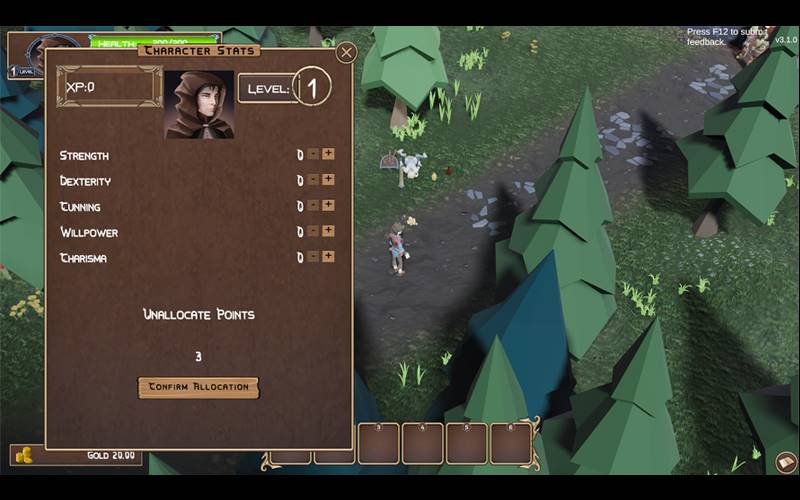Screen dimensions: 800x500
Task: Increase the Dexterity stat
Action: 328,180
